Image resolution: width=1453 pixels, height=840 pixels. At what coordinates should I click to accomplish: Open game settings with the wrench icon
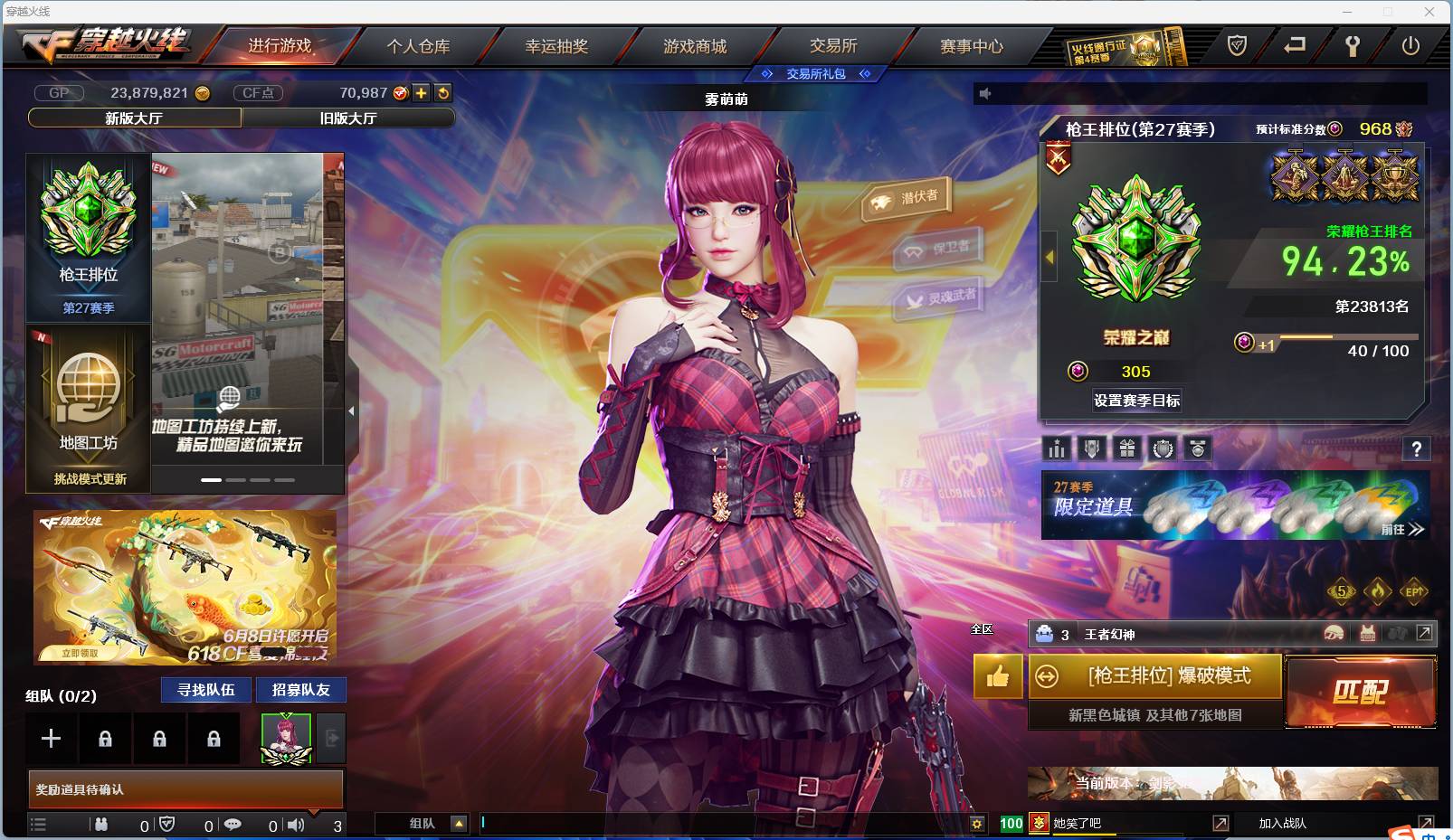click(1351, 47)
